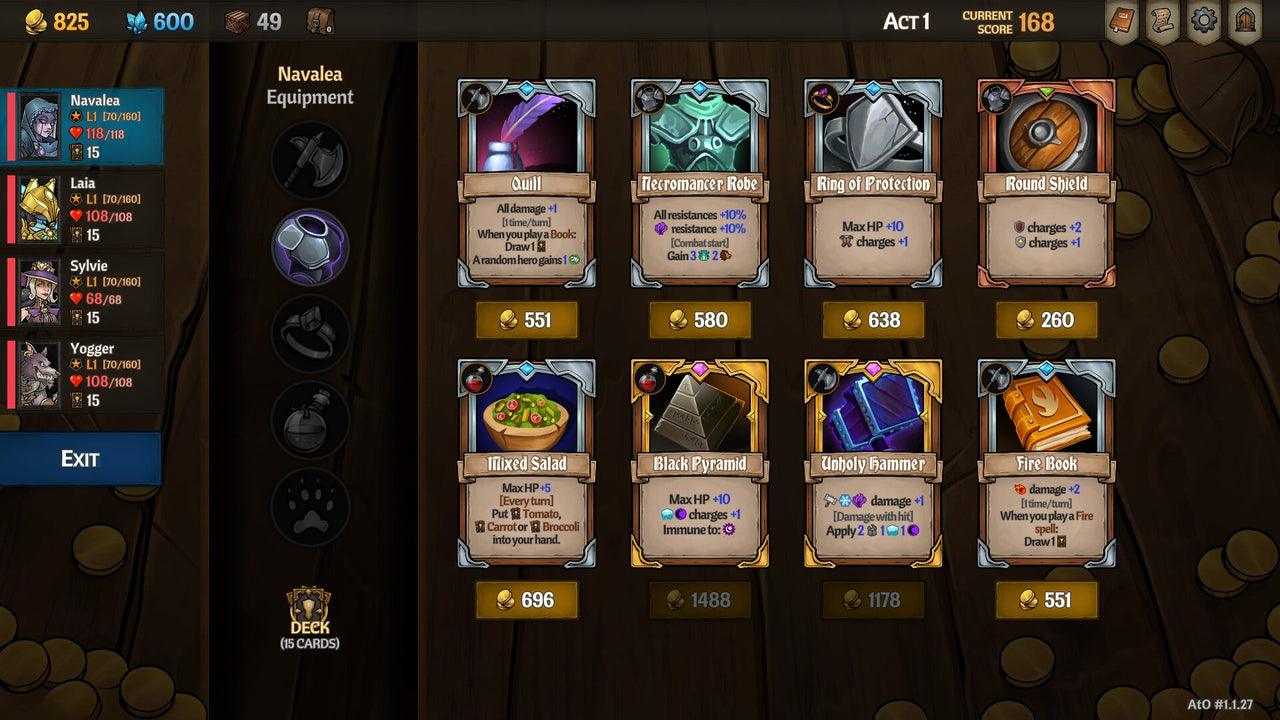Open the quest scroll icon
Screen dimensions: 1280x720
pos(1162,21)
